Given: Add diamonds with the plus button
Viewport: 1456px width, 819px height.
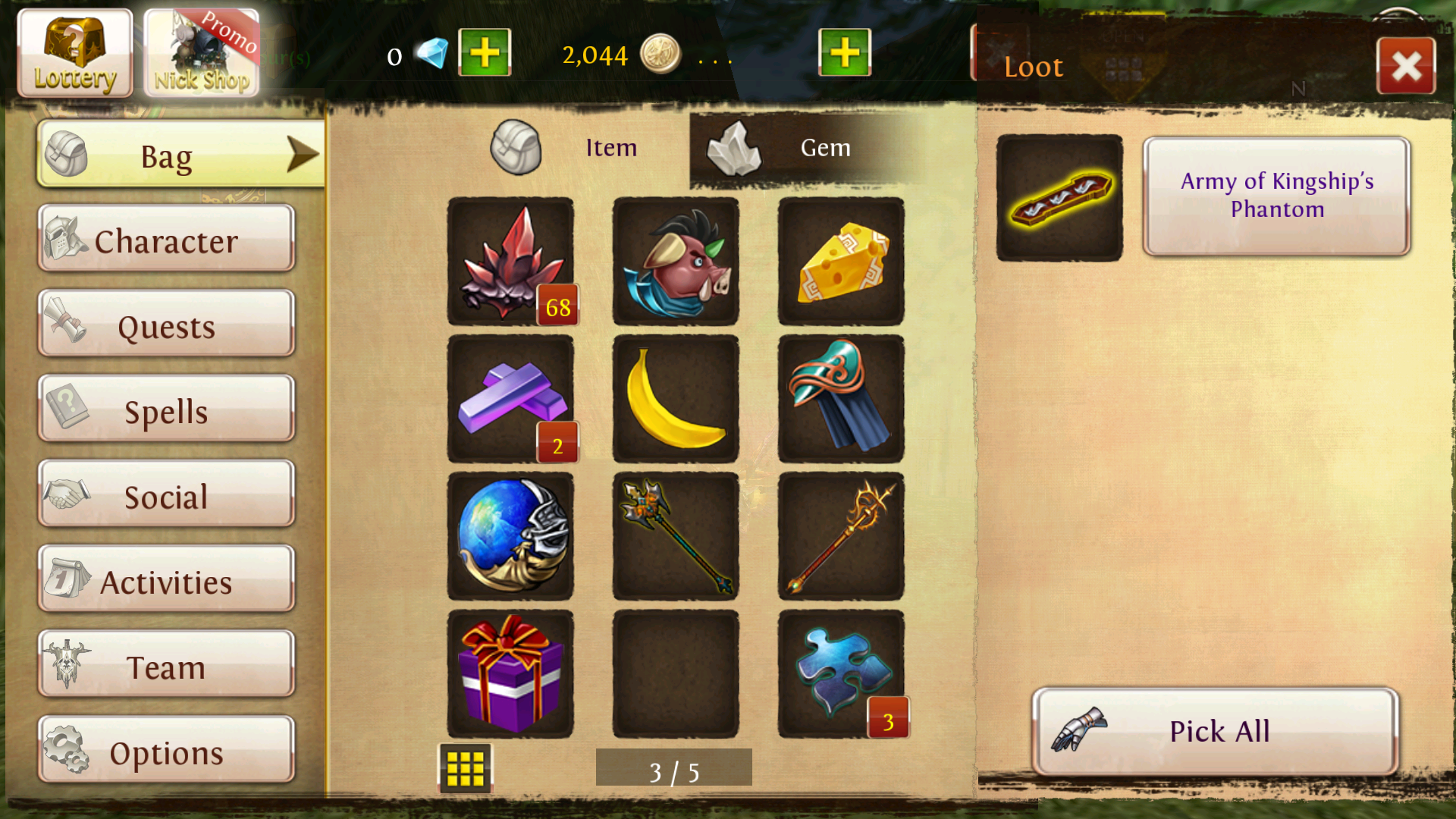Looking at the screenshot, I should (485, 53).
